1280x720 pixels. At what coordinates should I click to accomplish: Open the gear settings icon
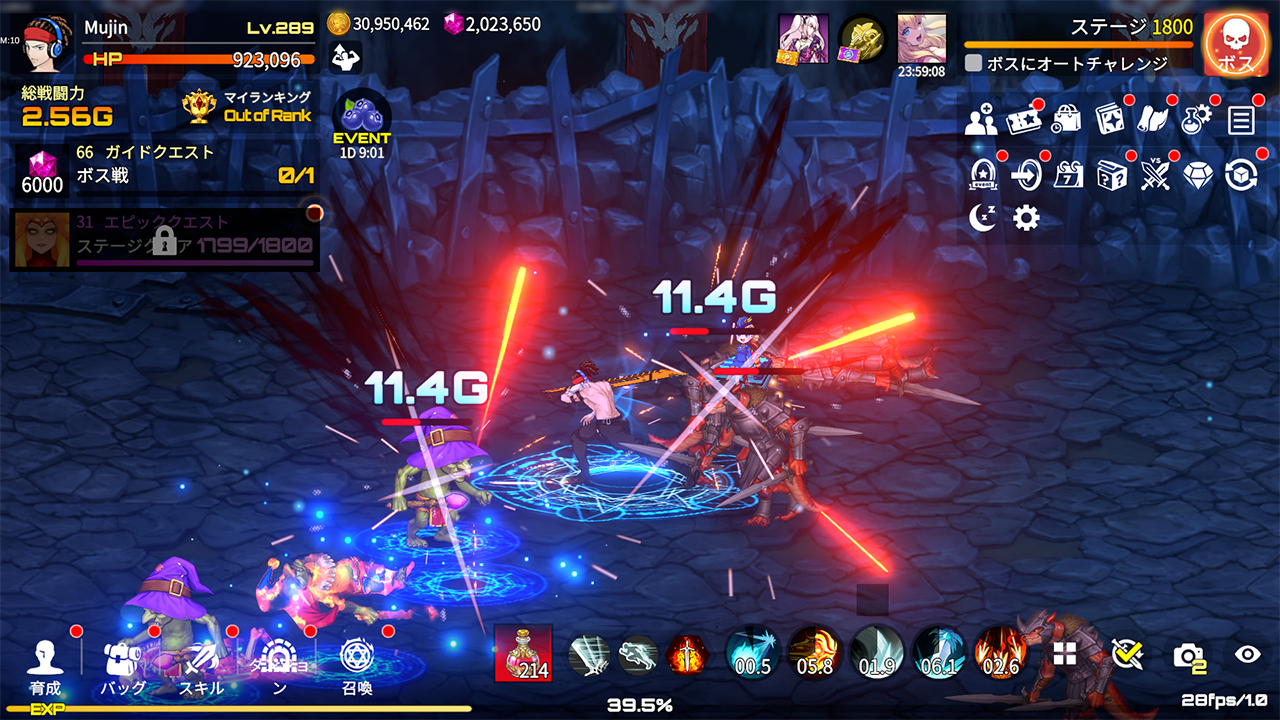(x=1026, y=218)
